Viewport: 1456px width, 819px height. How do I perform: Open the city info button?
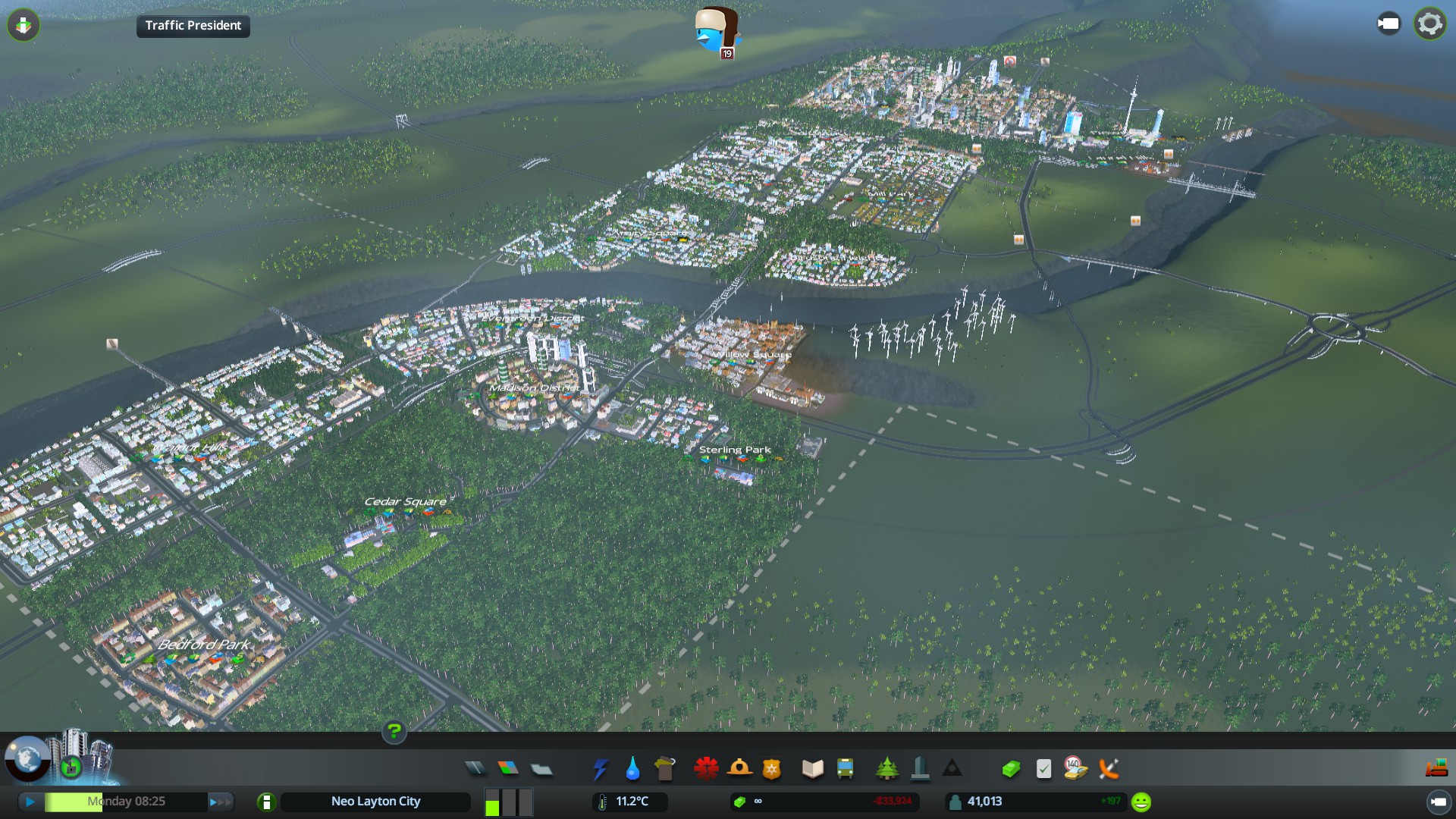[266, 802]
